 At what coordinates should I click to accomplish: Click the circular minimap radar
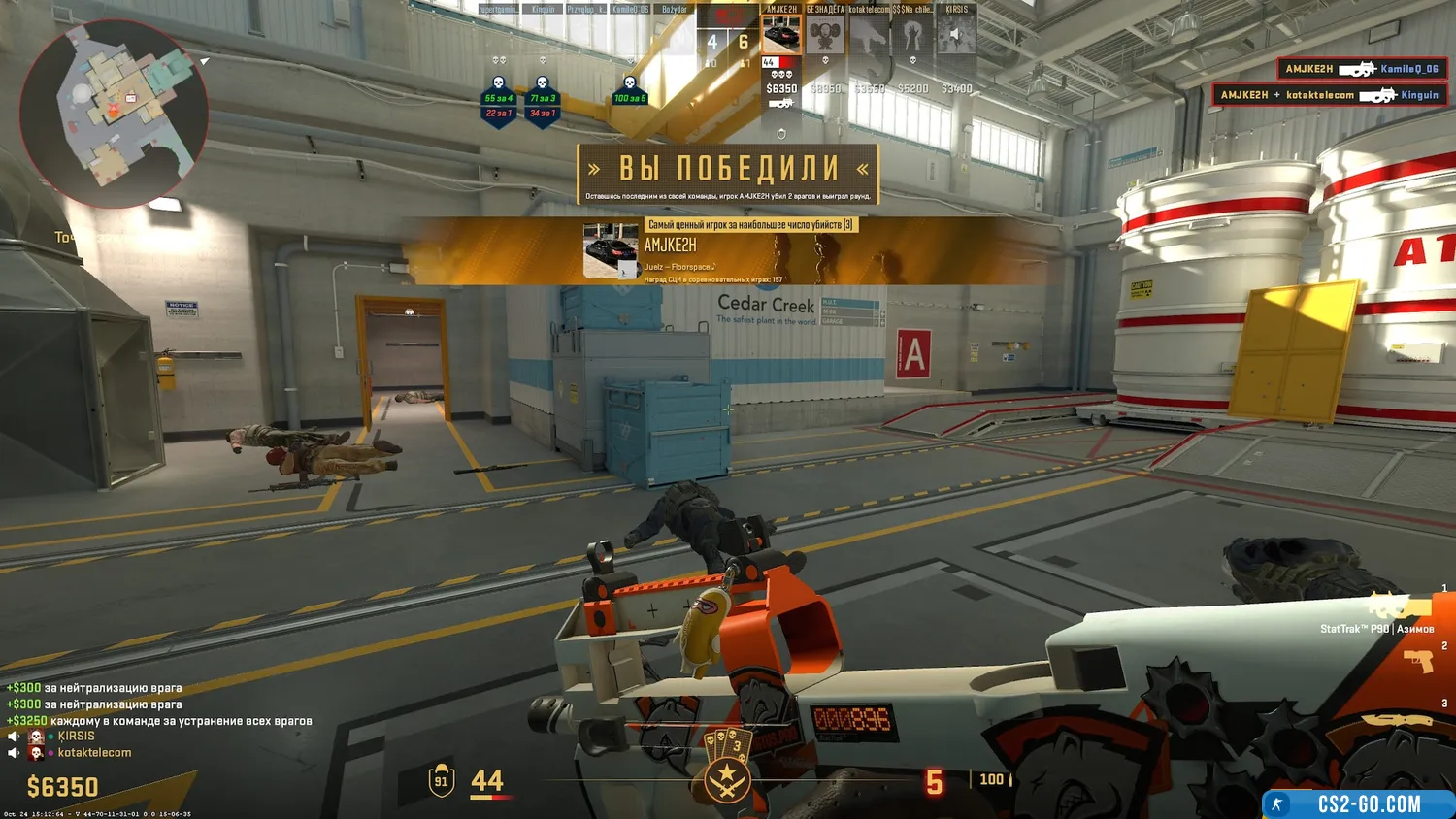coord(114,113)
